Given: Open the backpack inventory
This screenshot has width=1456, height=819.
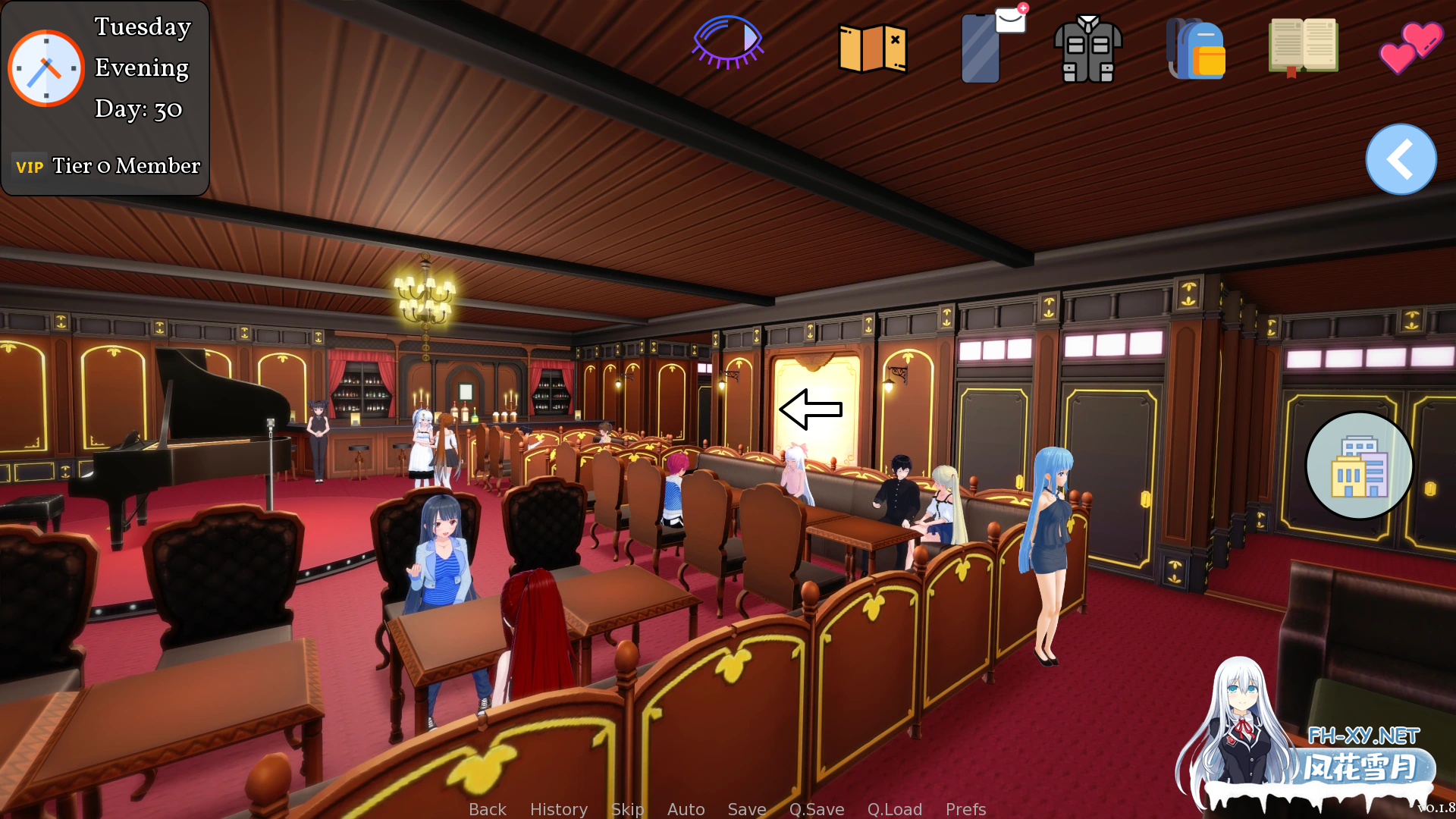Looking at the screenshot, I should click(1197, 49).
